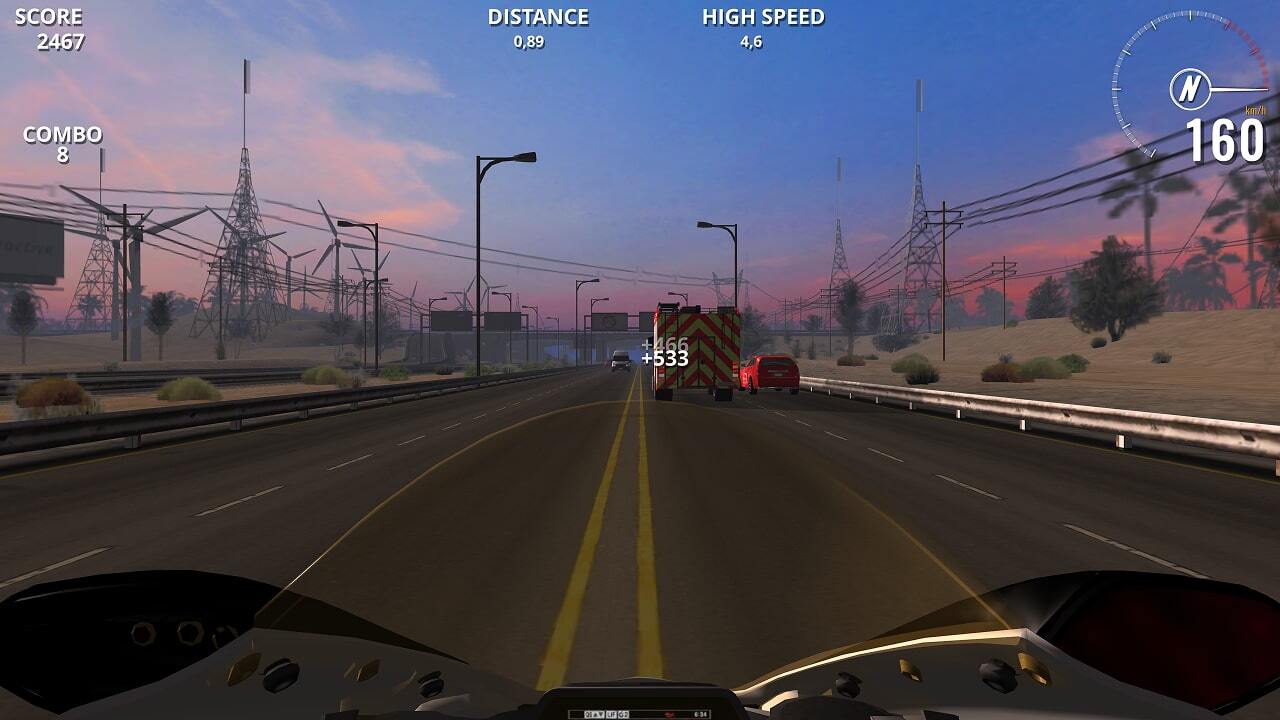Viewport: 1280px width, 720px height.
Task: Click the red engine warning icon on dash display
Action: (x=670, y=713)
